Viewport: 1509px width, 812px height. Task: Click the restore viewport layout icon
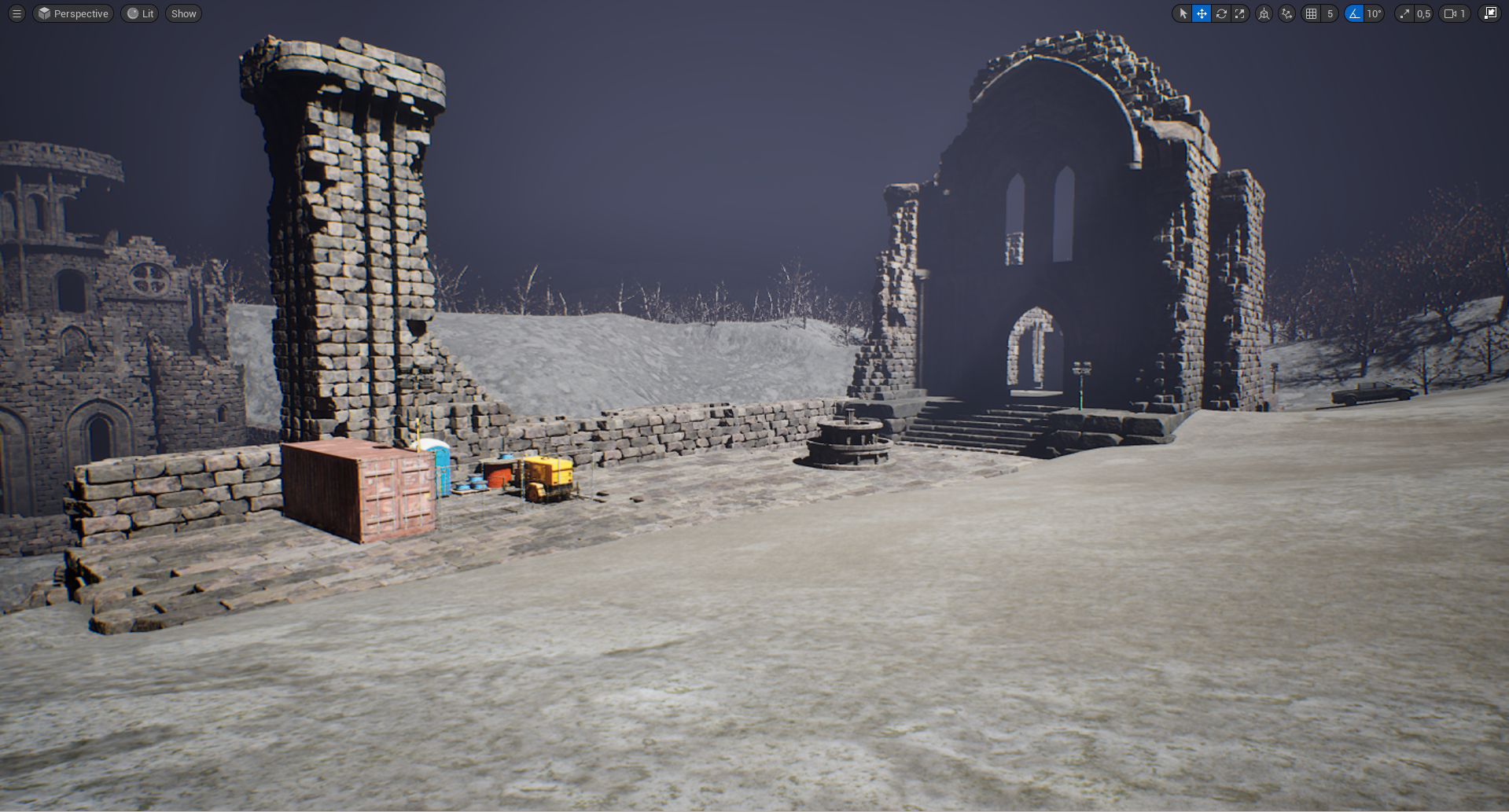pyautogui.click(x=1489, y=13)
